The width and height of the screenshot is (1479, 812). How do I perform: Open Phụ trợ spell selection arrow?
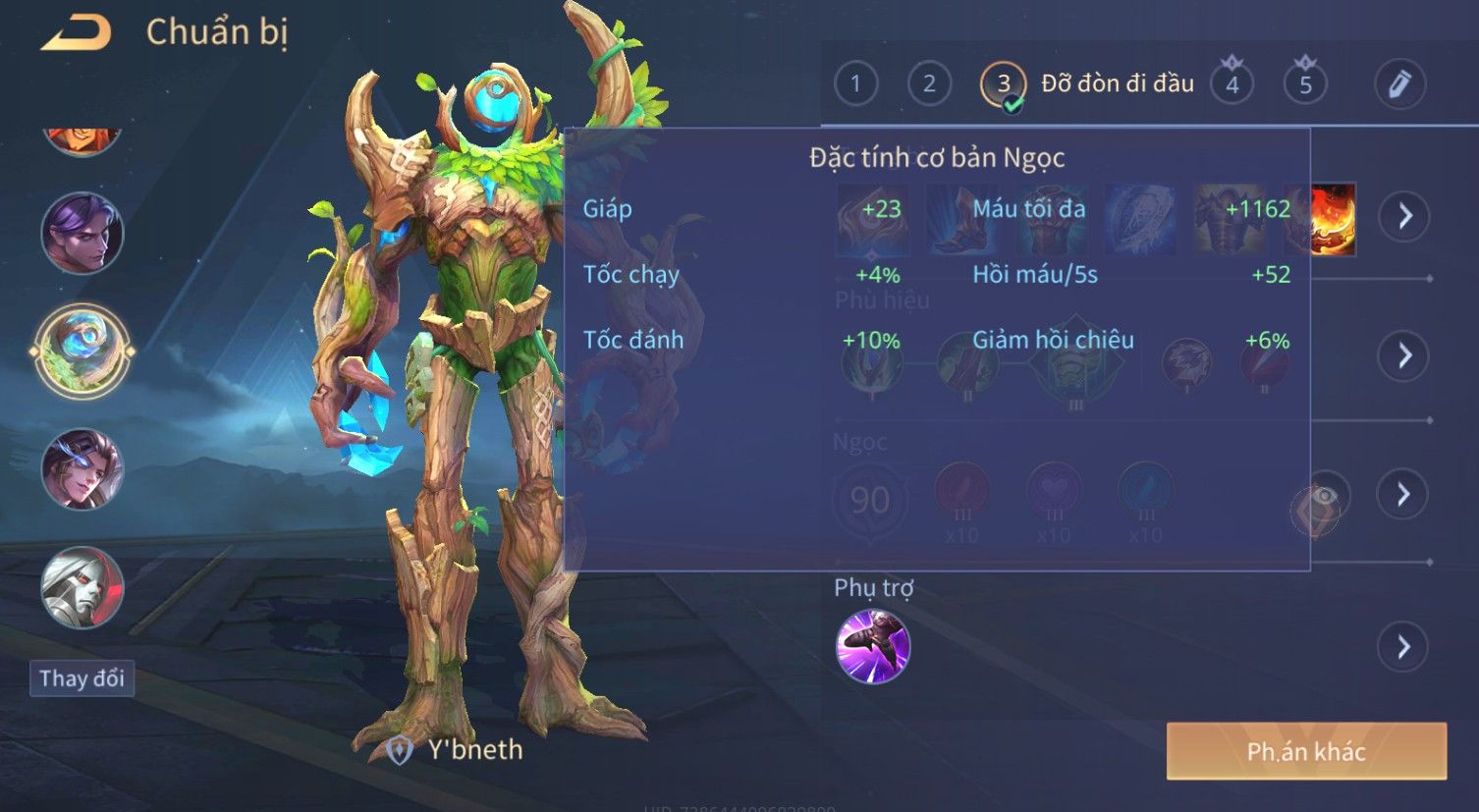[1403, 647]
